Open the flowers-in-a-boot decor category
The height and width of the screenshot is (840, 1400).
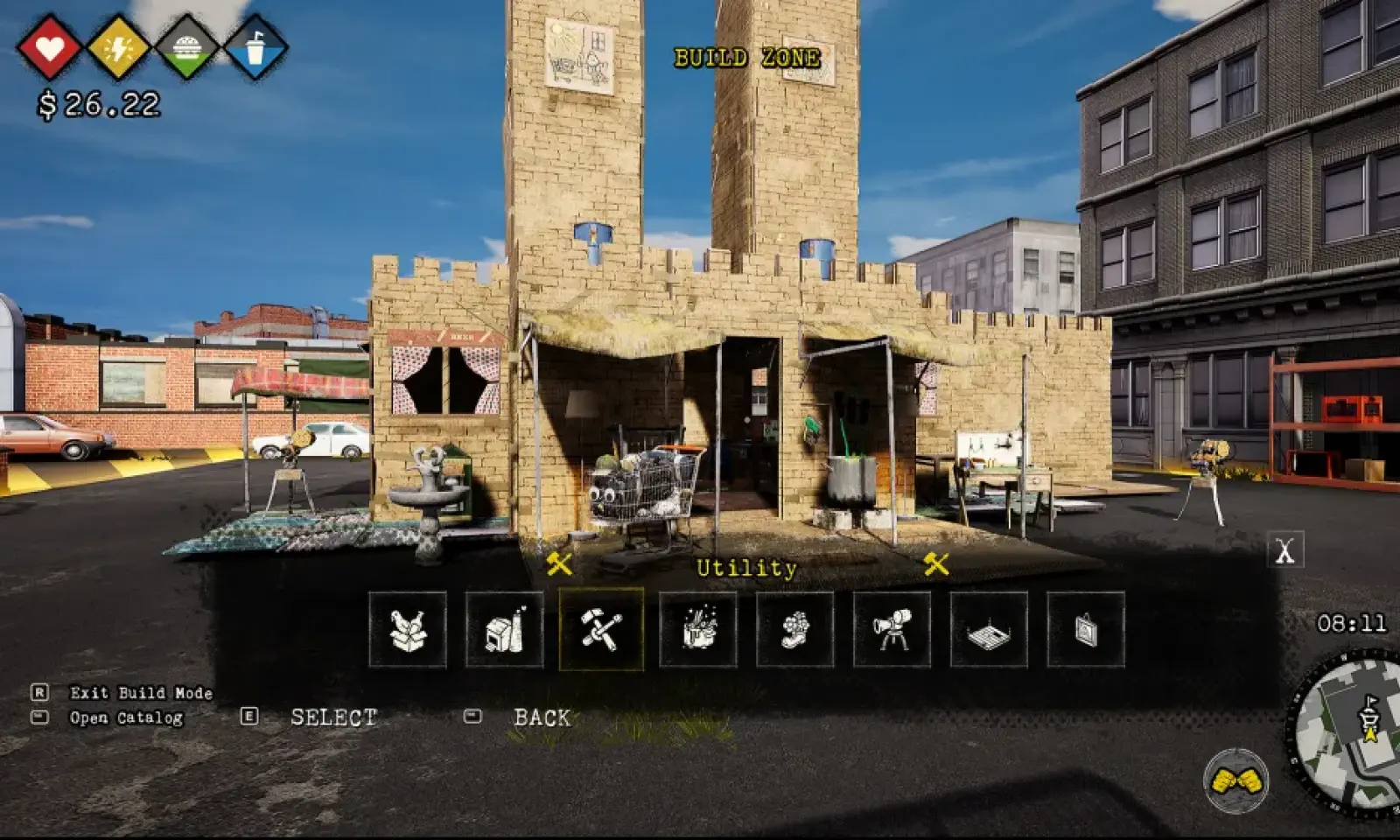[x=795, y=630]
